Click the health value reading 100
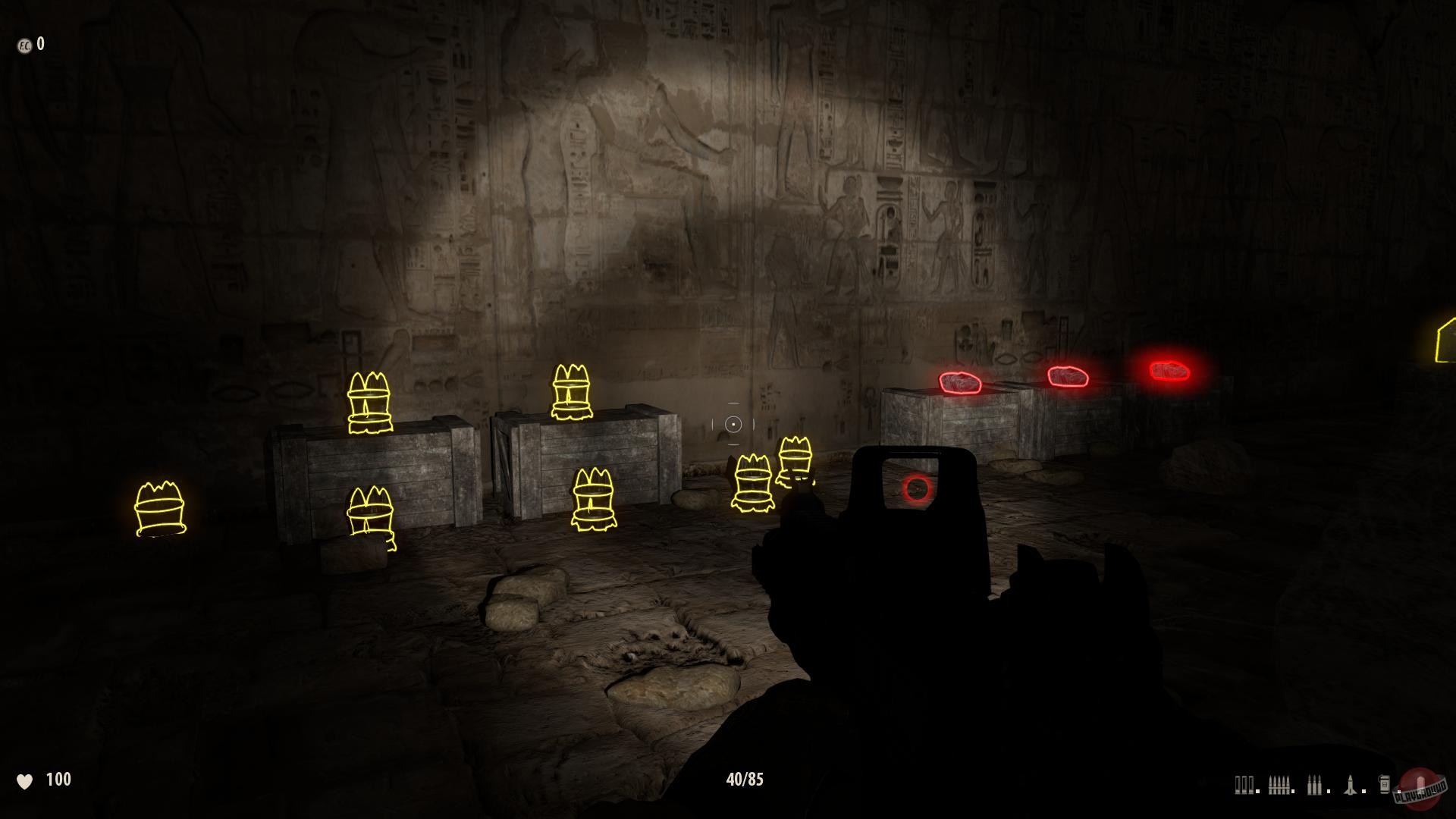The width and height of the screenshot is (1456, 819). click(x=58, y=778)
